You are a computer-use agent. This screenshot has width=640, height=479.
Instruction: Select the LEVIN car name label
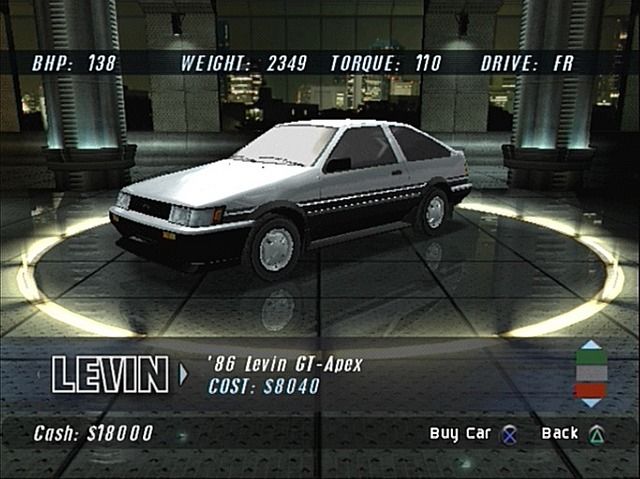coord(110,375)
